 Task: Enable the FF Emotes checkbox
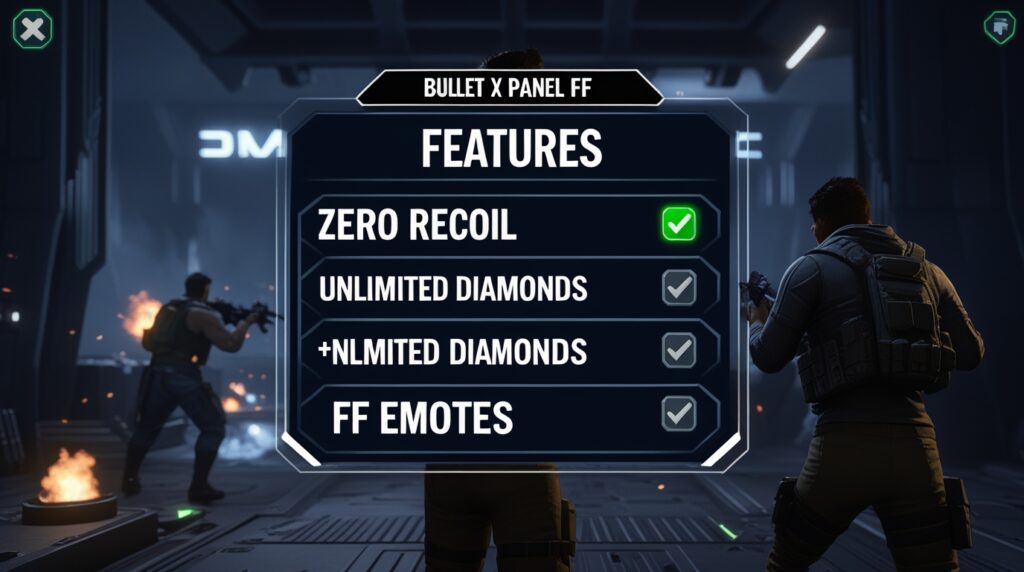click(x=679, y=413)
